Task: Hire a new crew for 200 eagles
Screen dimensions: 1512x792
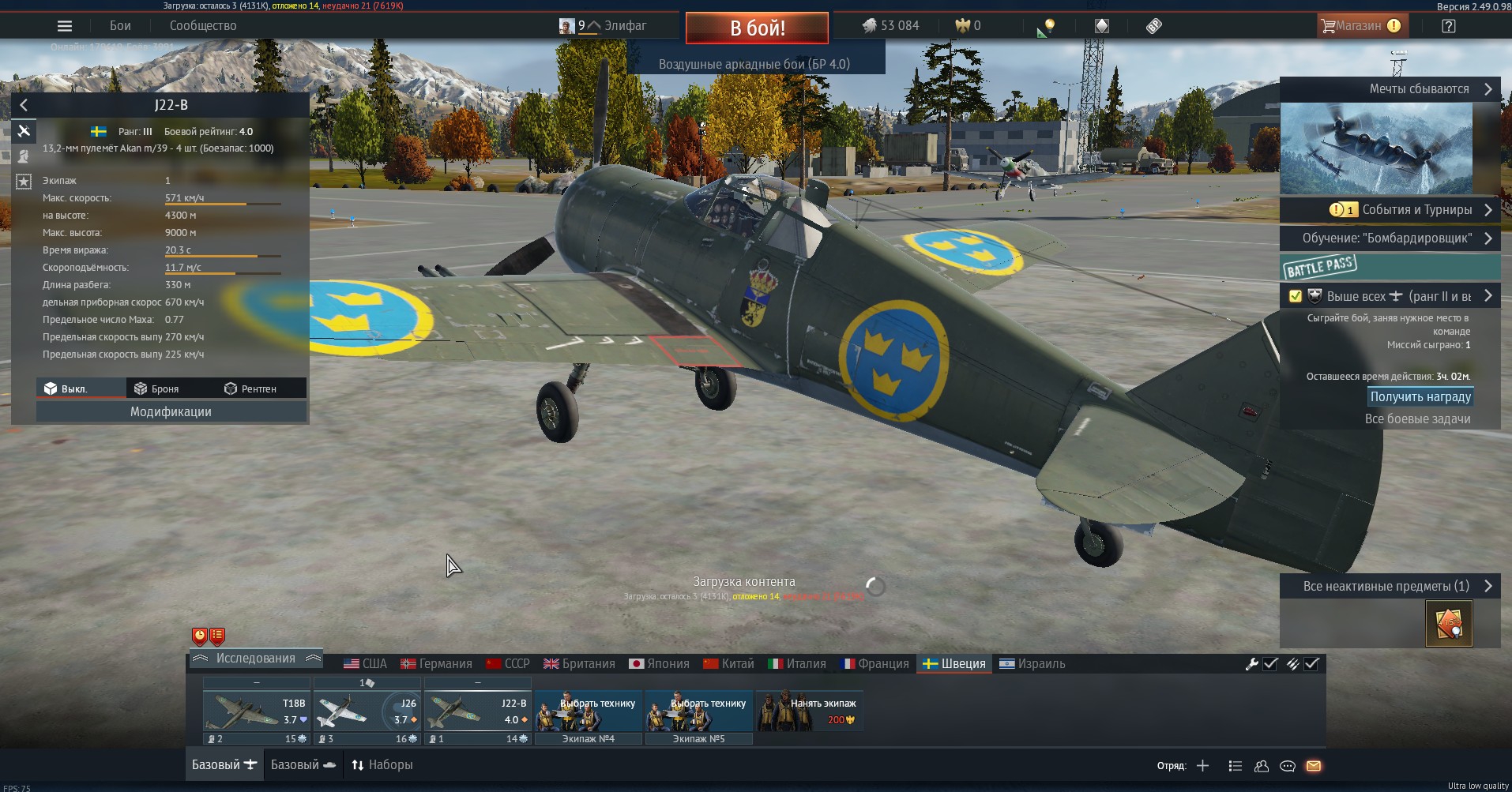Action: [x=809, y=711]
